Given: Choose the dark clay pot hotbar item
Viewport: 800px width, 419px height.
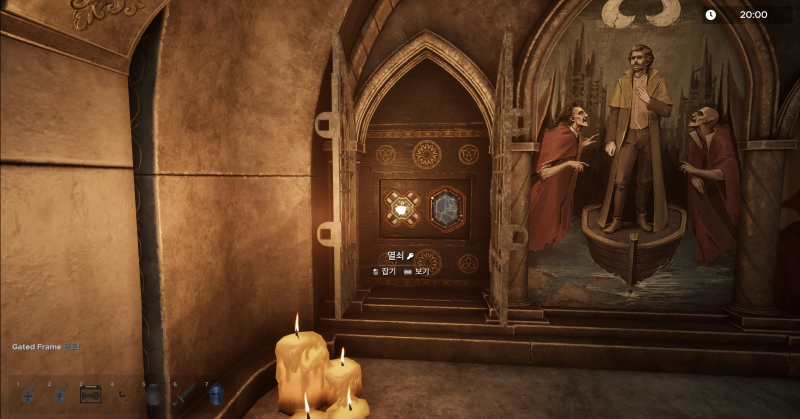Looking at the screenshot, I should coord(153,395).
